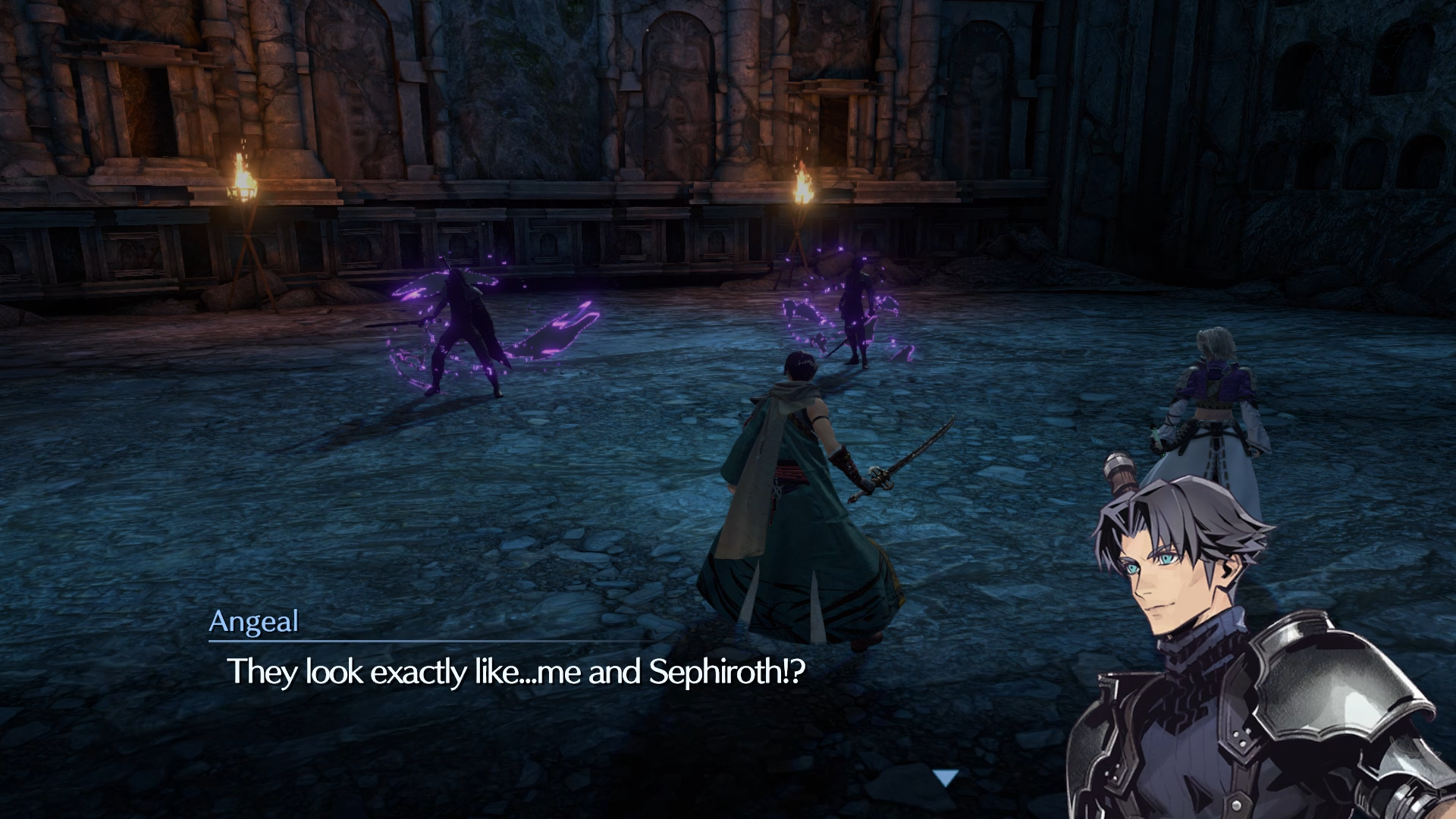Advance dialogue with the blue arrow indicator
The image size is (1456, 819).
point(946,777)
